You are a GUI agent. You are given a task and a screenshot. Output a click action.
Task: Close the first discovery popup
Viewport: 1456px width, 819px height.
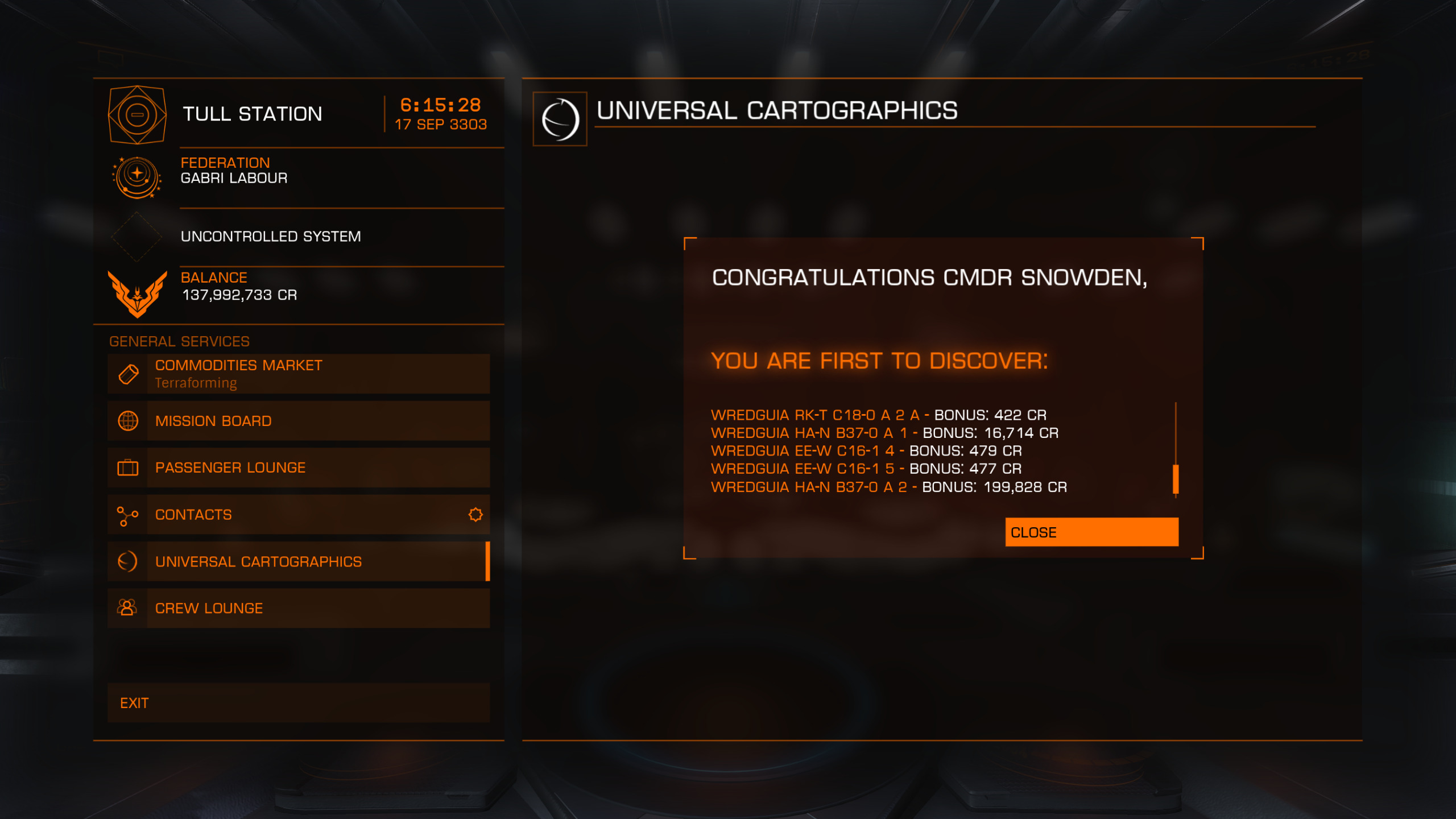pyautogui.click(x=1091, y=532)
